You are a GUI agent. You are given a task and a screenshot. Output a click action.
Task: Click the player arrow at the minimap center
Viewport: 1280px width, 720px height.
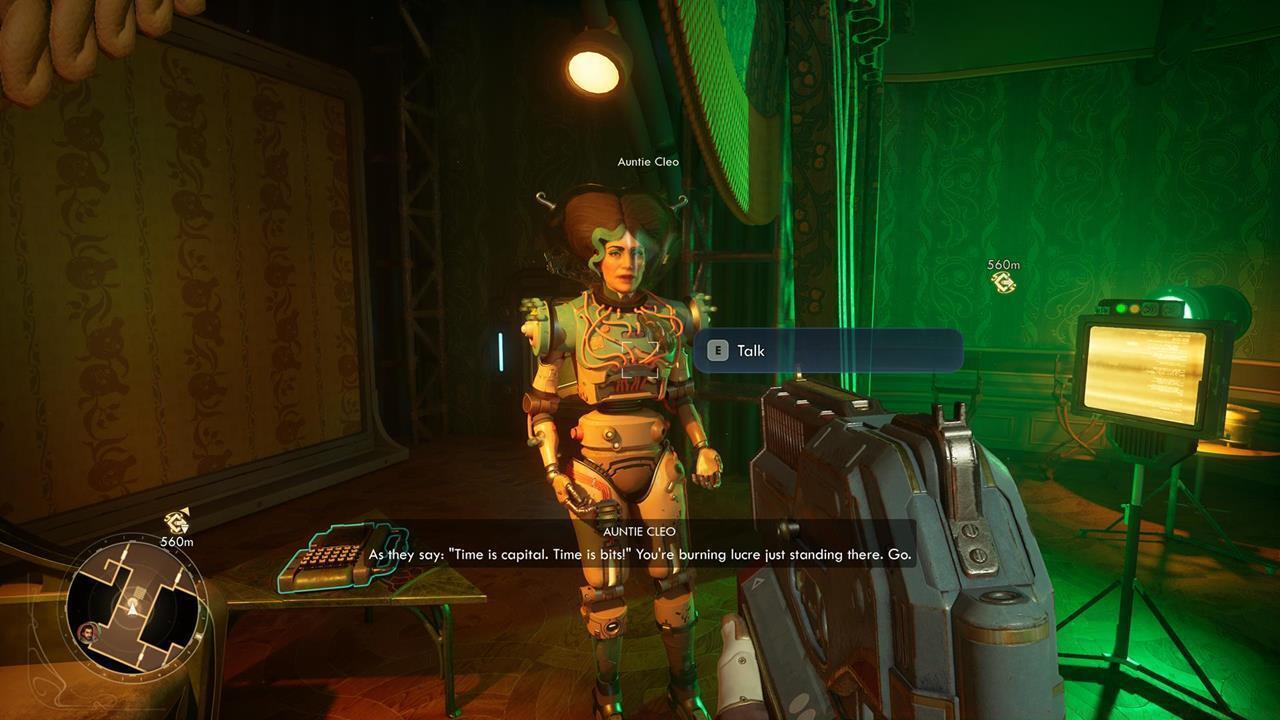pyautogui.click(x=132, y=611)
